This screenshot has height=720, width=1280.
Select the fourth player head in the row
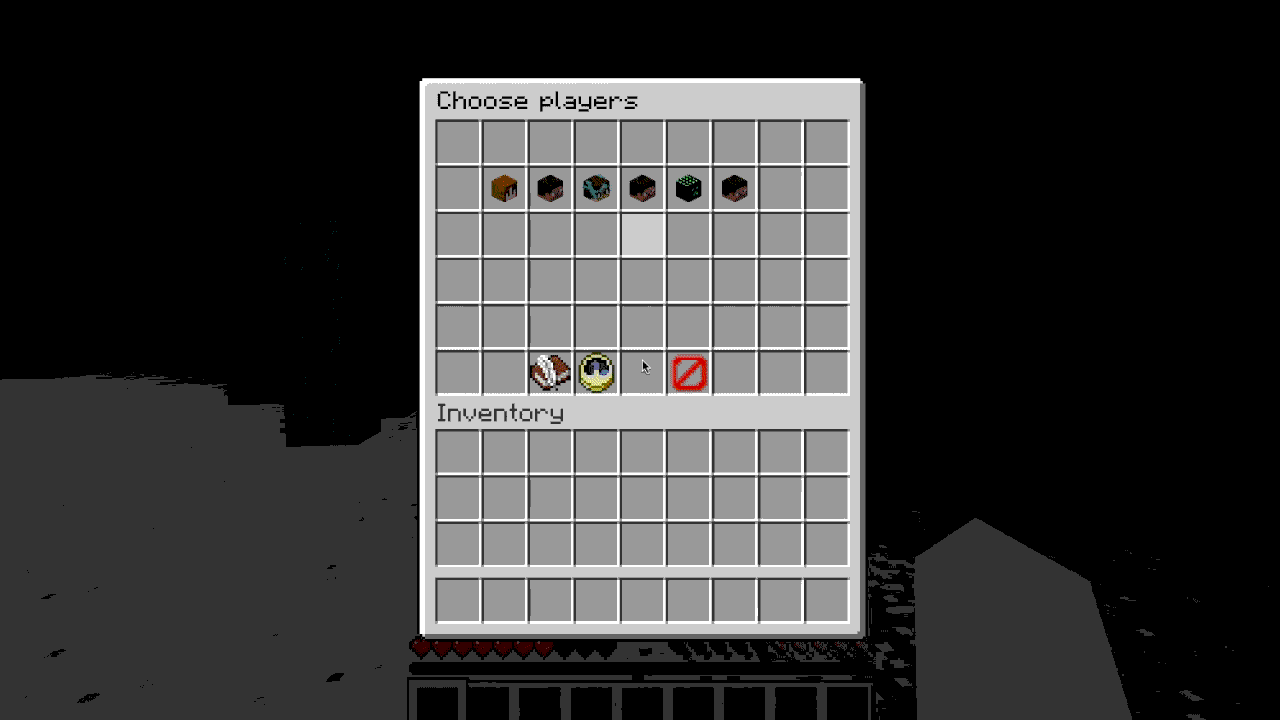coord(641,188)
